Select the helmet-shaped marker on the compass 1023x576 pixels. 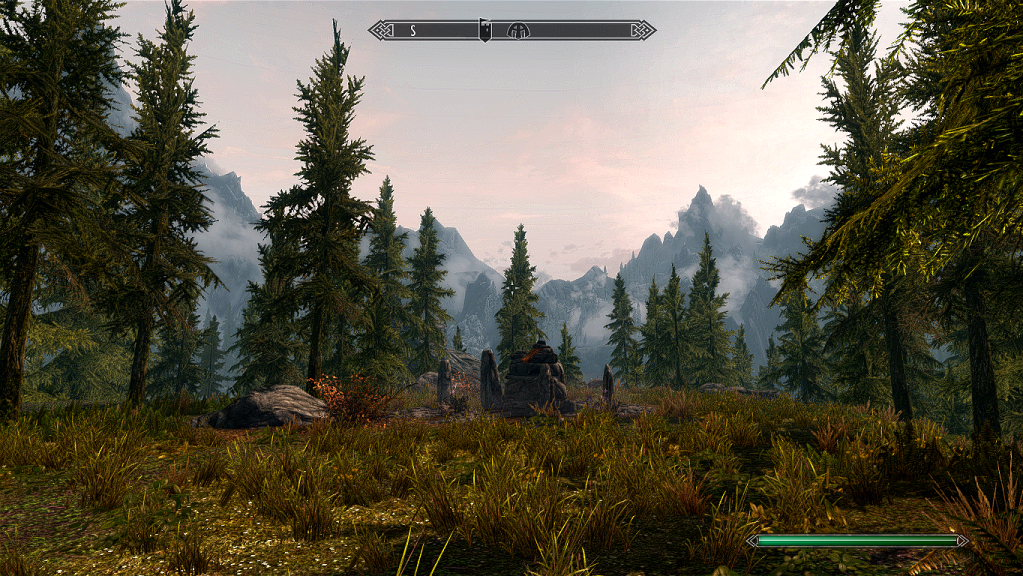pyautogui.click(x=518, y=30)
